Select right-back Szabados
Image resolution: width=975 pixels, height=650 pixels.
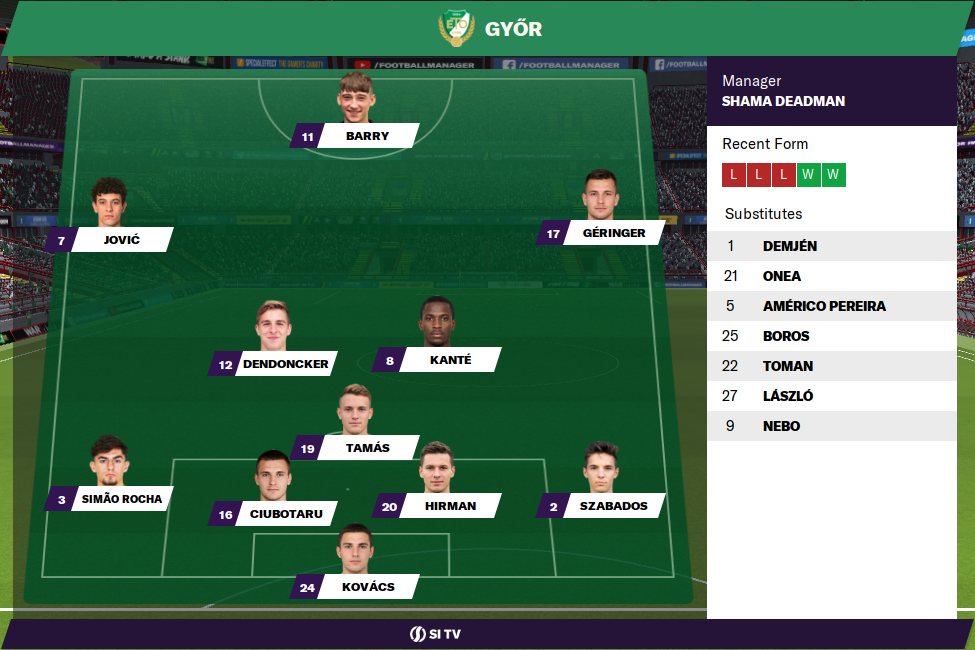tap(613, 506)
